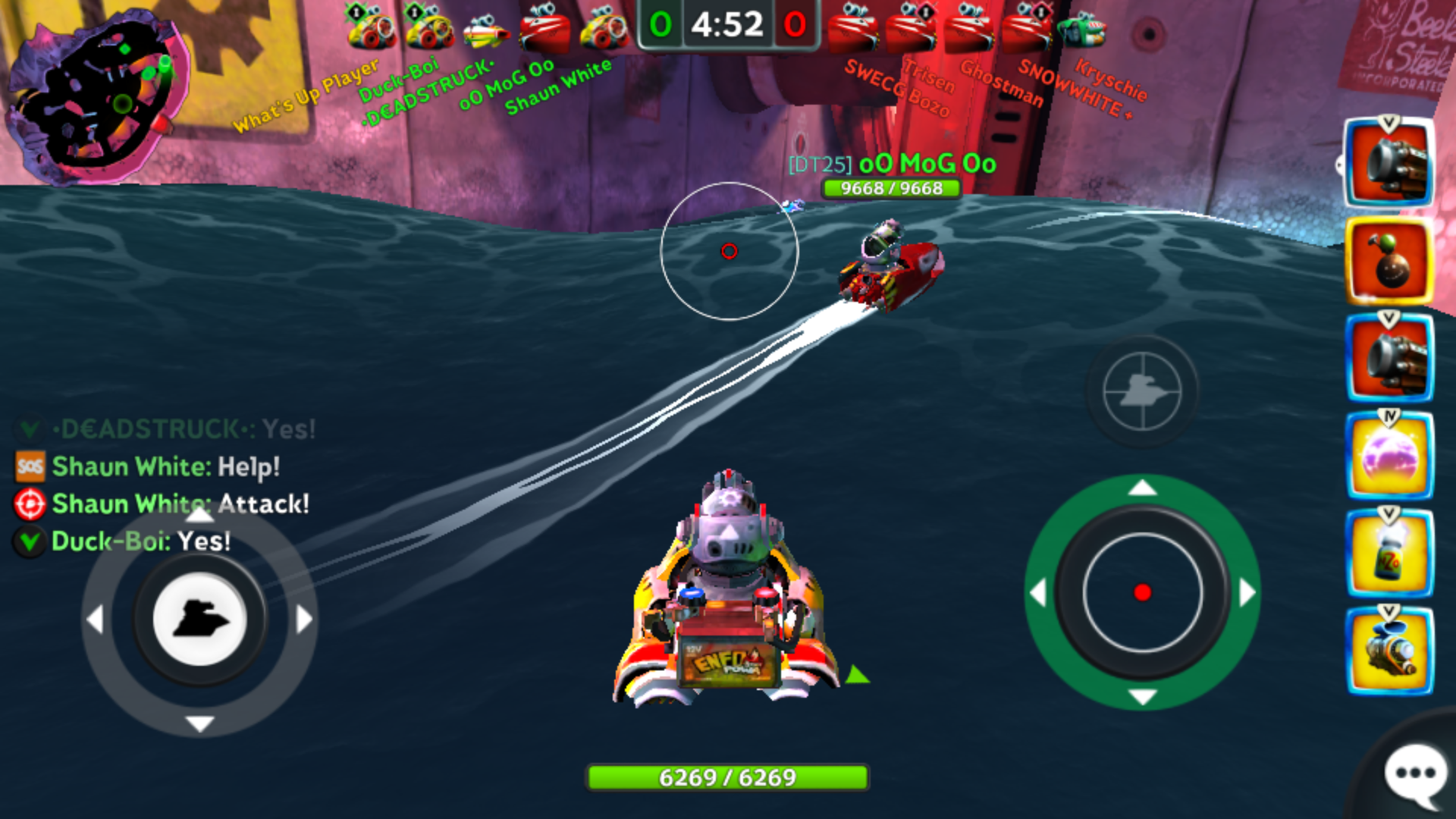
Task: Aim right with the green ring's right arrow
Action: click(1247, 592)
